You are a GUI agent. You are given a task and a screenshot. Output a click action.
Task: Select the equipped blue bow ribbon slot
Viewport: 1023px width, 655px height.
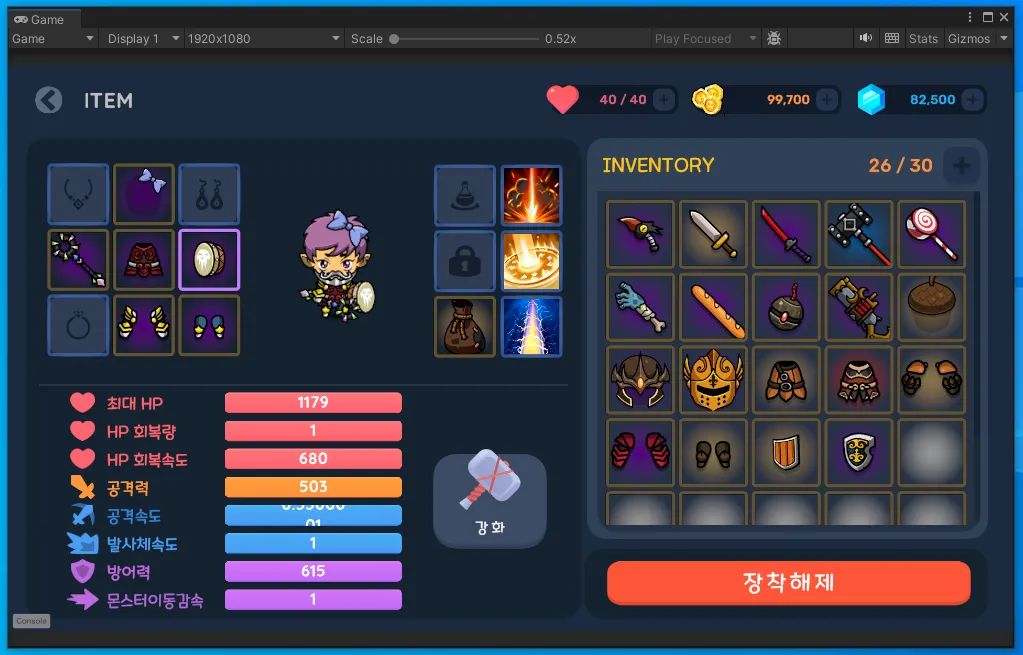tap(144, 194)
